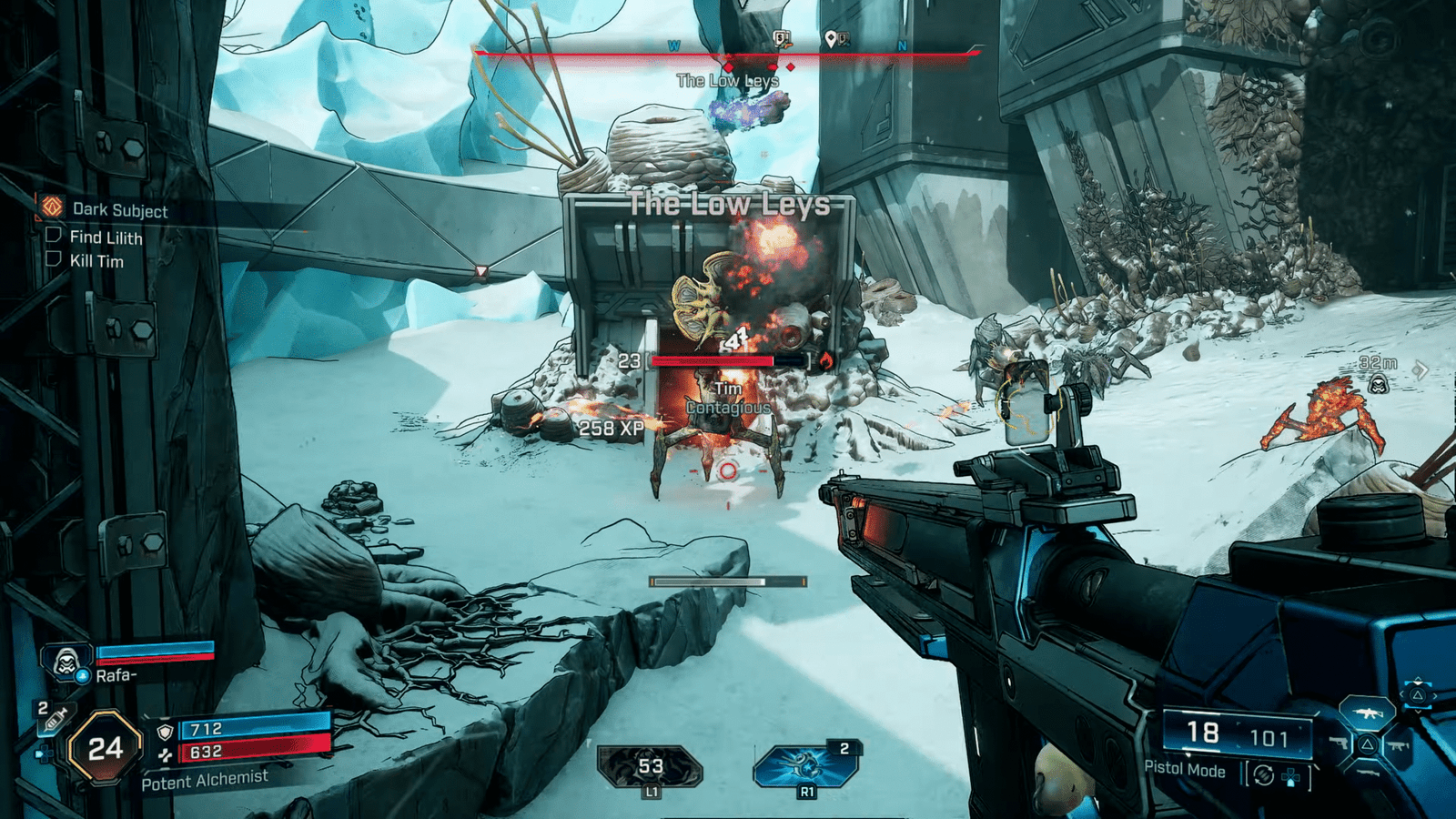1456x819 pixels.
Task: Open the level 24 character badge
Action: [x=105, y=748]
